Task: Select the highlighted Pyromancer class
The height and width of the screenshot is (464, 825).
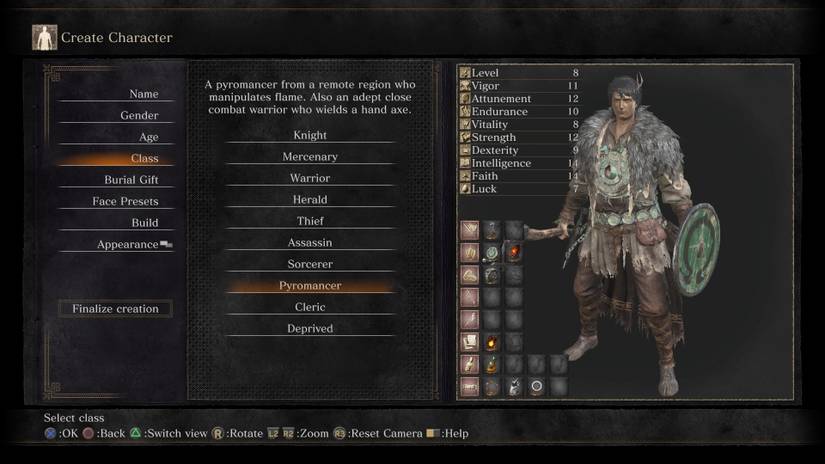Action: (x=310, y=286)
